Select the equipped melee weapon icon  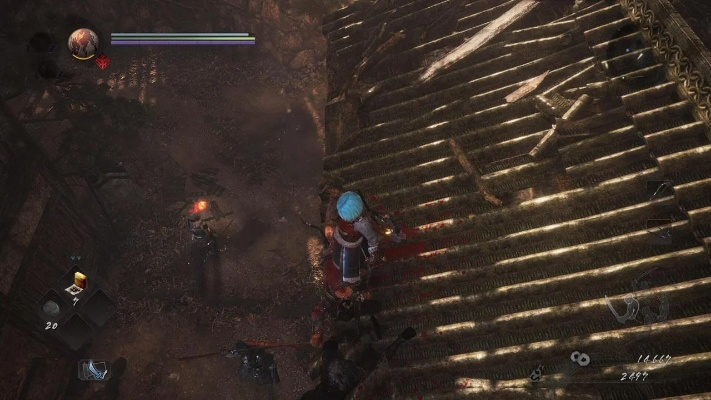pyautogui.click(x=660, y=188)
